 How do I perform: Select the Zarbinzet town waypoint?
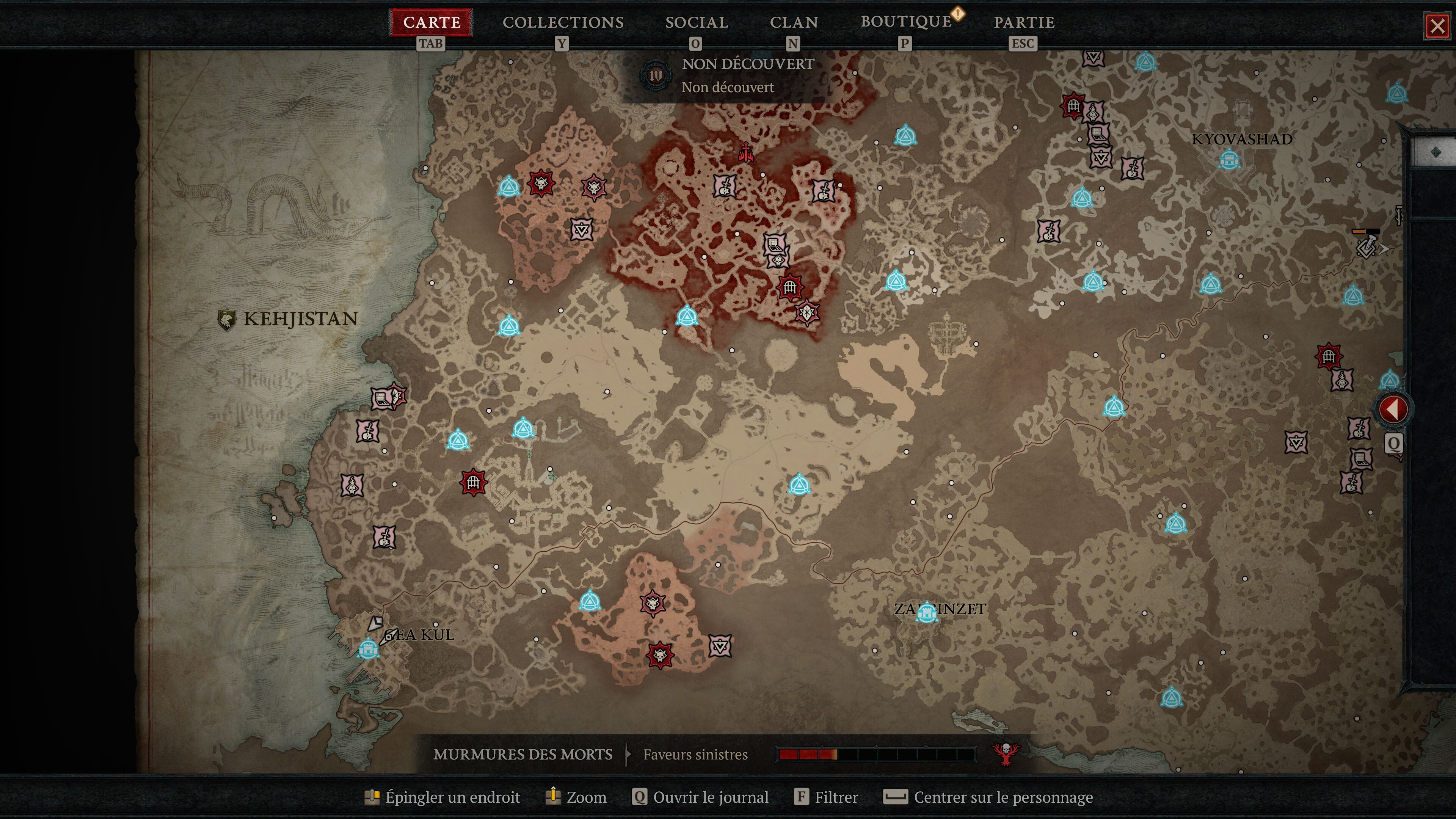pos(926,613)
